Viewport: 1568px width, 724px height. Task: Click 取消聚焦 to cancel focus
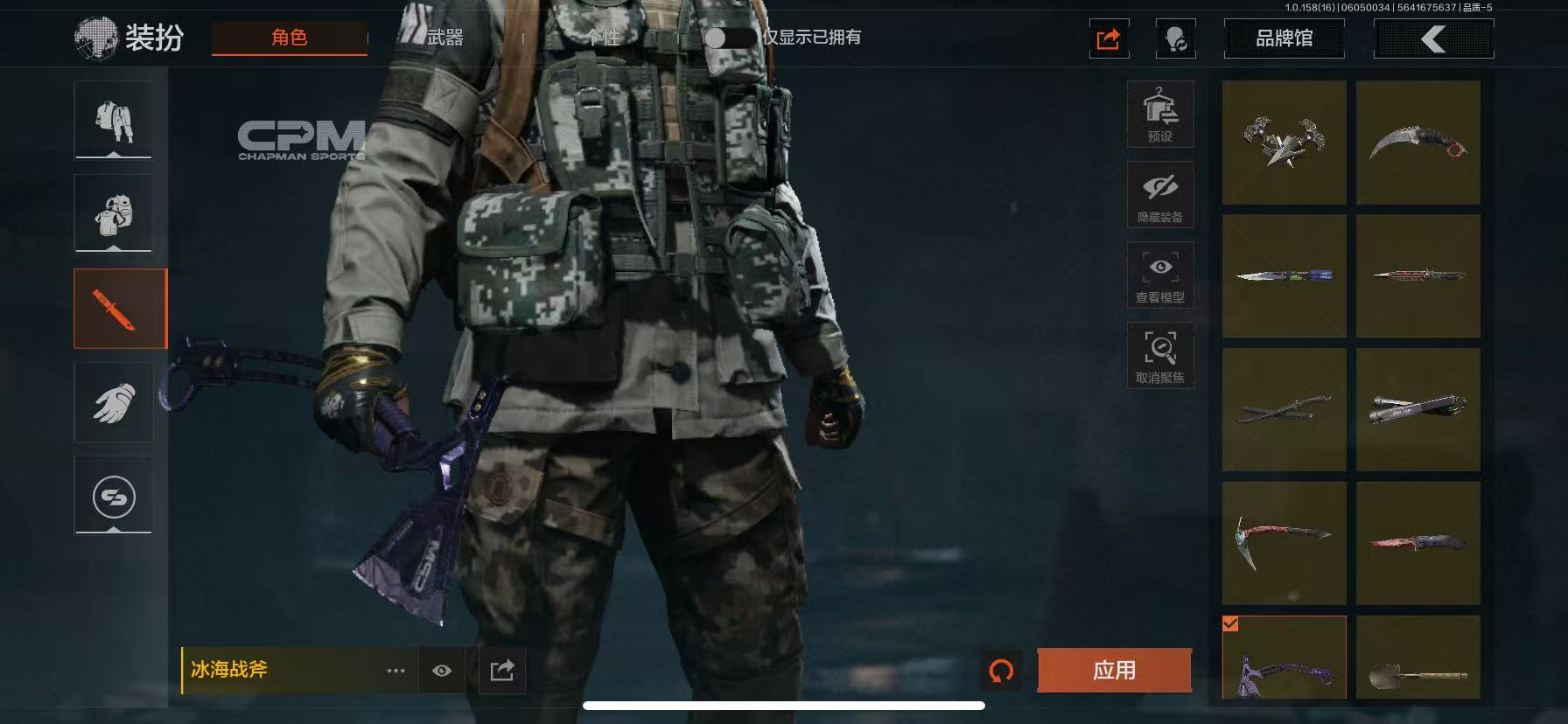[1160, 356]
